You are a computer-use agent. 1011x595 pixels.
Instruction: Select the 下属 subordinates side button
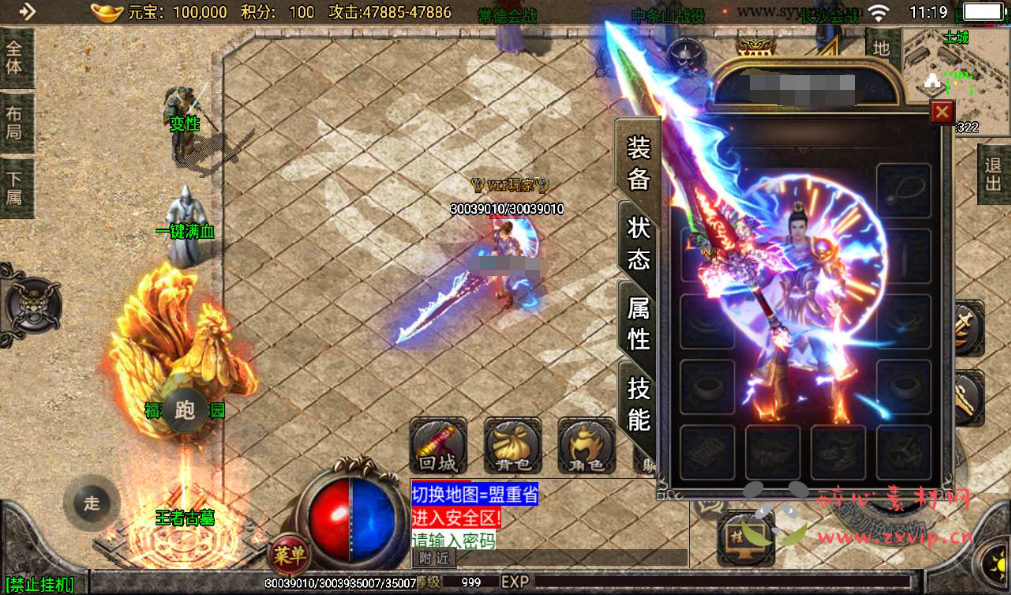(15, 185)
